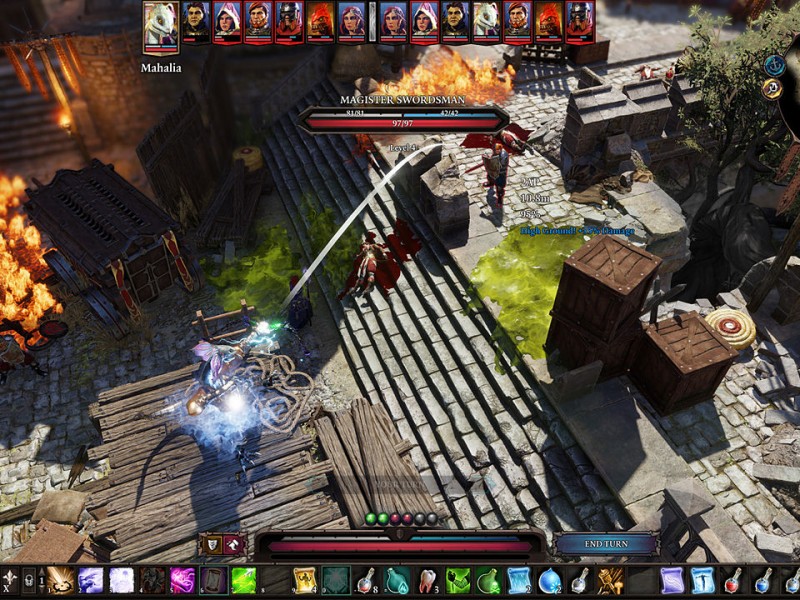800x600 pixels.
Task: Use the purple scroll in the hotbar
Action: point(672,581)
